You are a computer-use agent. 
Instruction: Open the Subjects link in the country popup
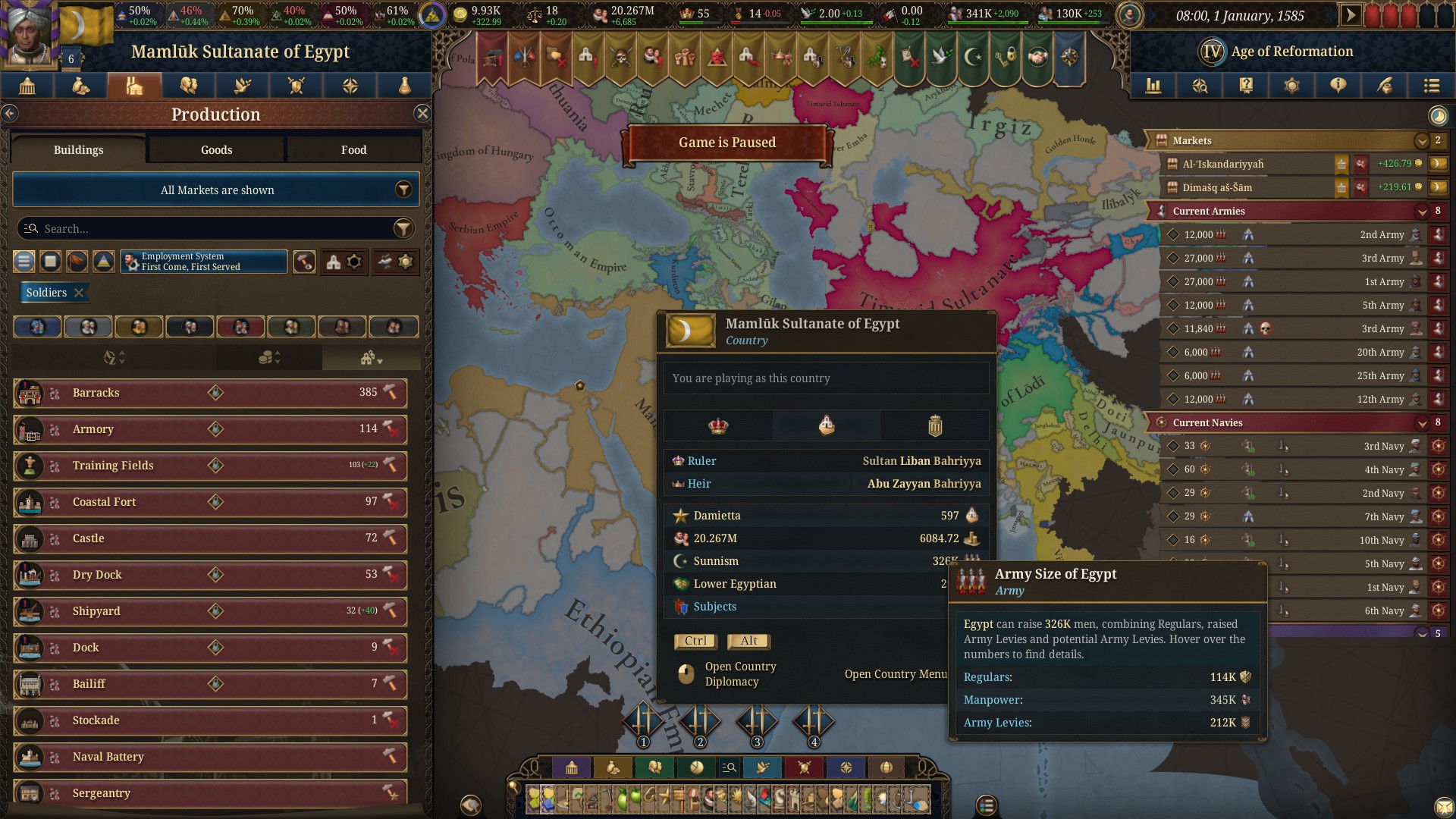tap(714, 606)
